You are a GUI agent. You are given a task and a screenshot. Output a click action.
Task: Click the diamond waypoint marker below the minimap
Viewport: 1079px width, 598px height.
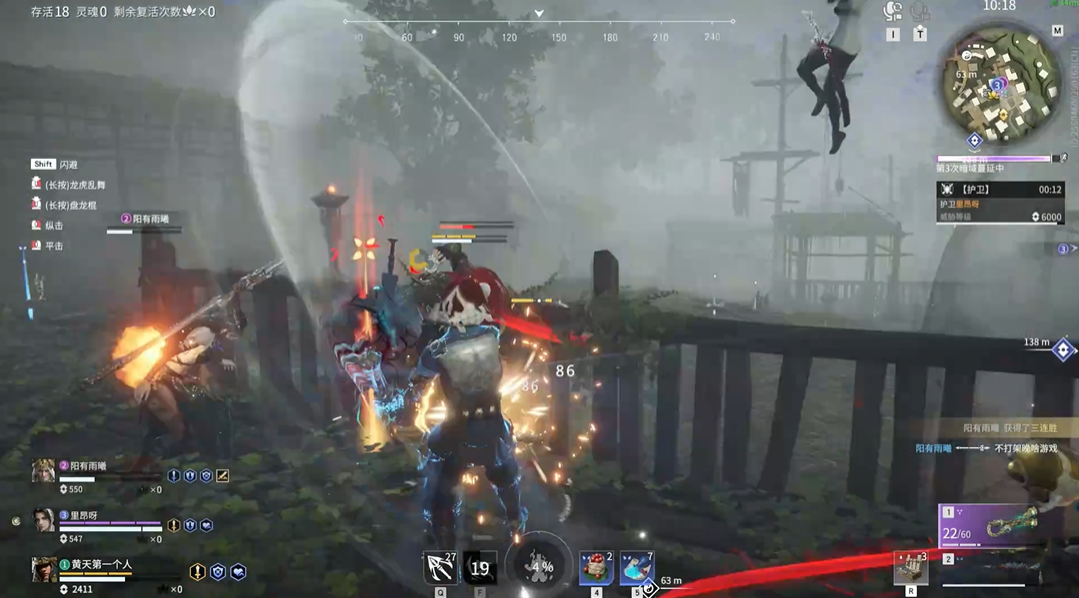(975, 142)
